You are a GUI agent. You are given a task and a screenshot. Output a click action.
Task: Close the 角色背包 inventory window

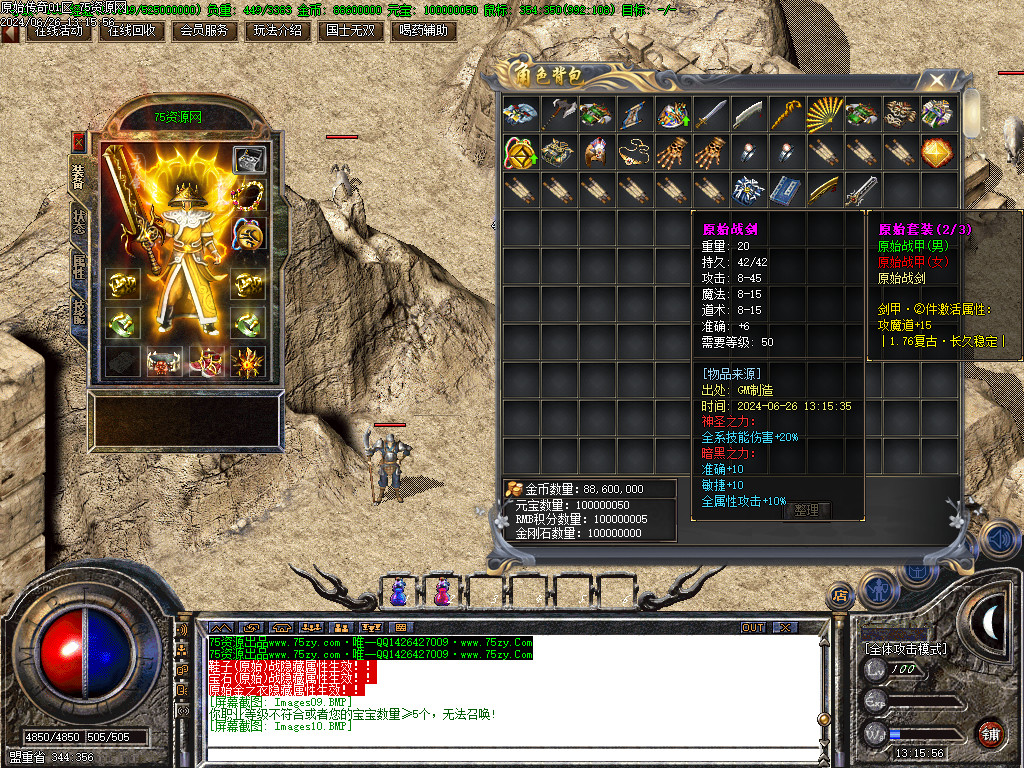(936, 80)
